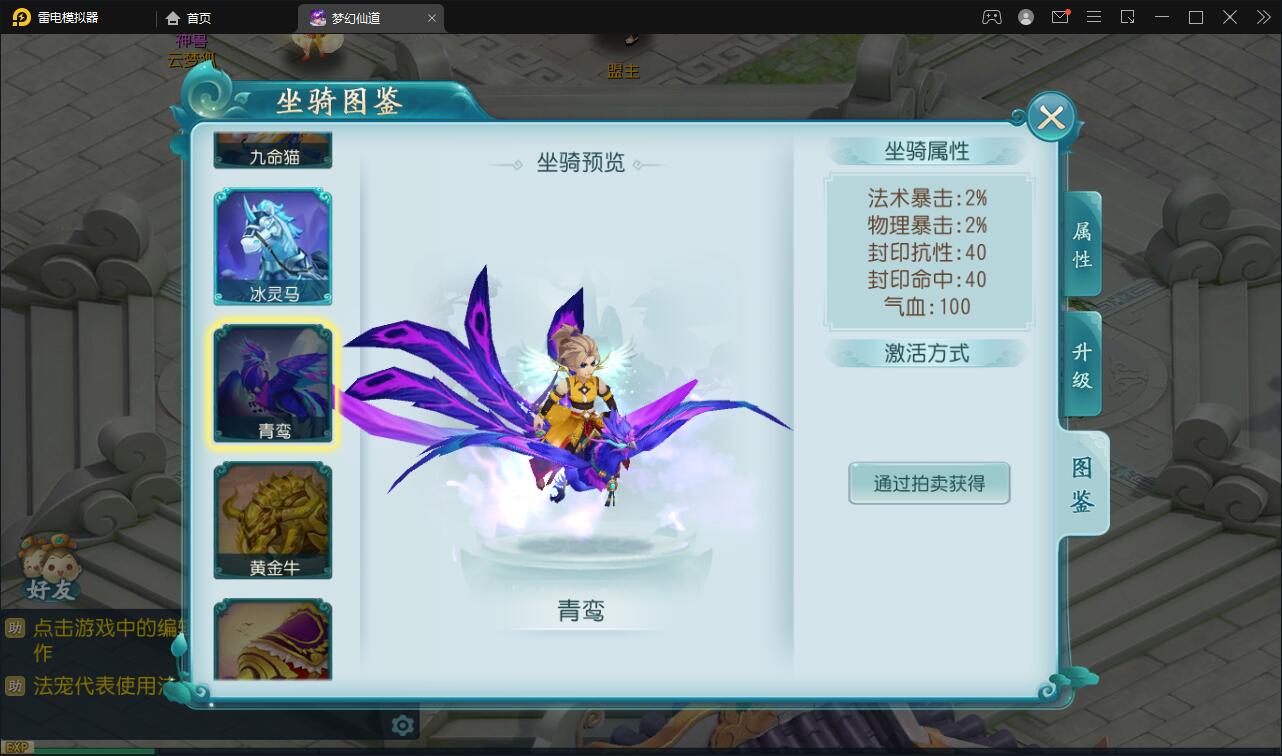The width and height of the screenshot is (1282, 756).
Task: Expand the 坐骑属性 section header
Action: tap(926, 150)
